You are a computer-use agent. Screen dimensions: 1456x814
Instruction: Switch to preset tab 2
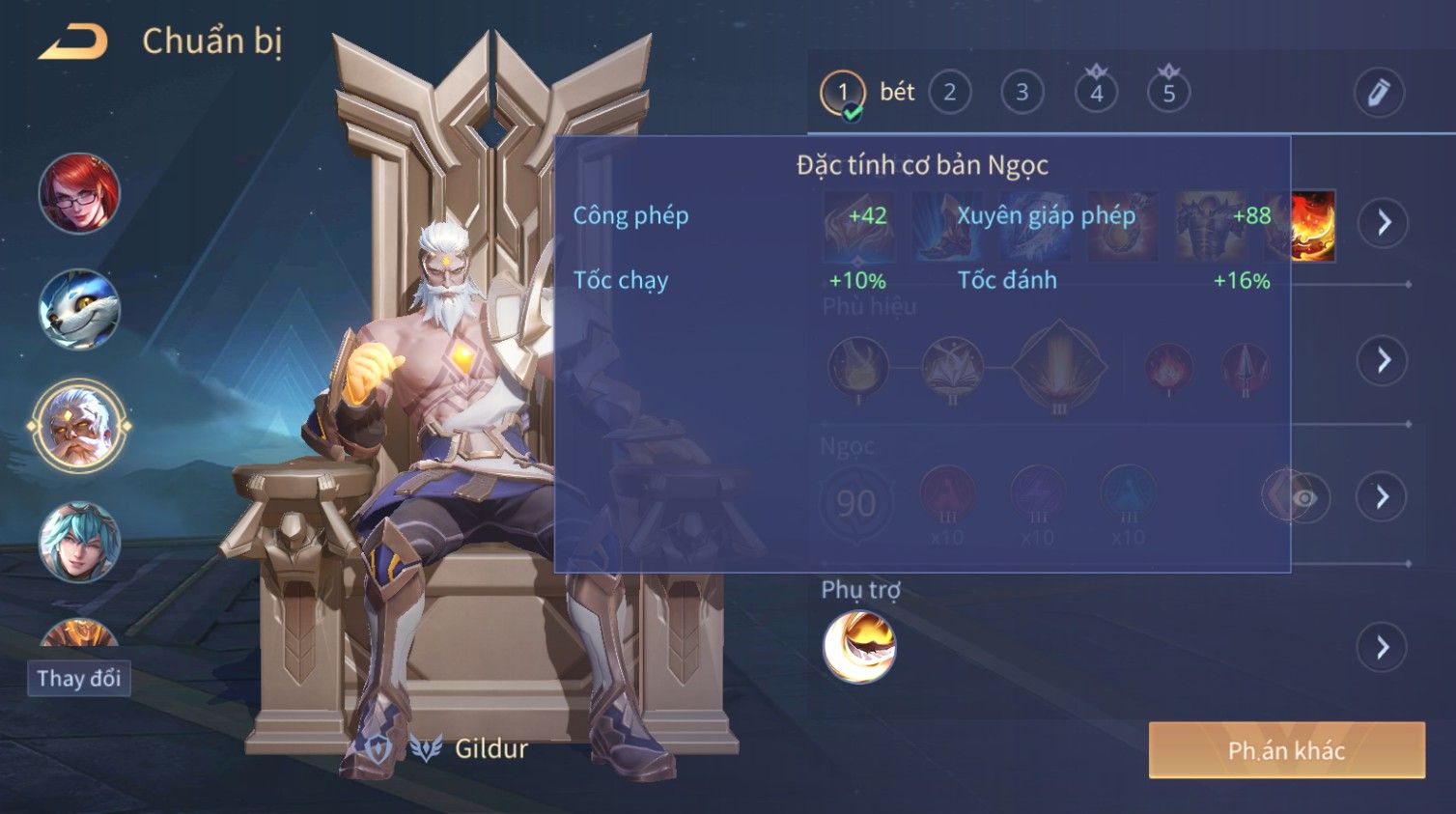tap(950, 93)
